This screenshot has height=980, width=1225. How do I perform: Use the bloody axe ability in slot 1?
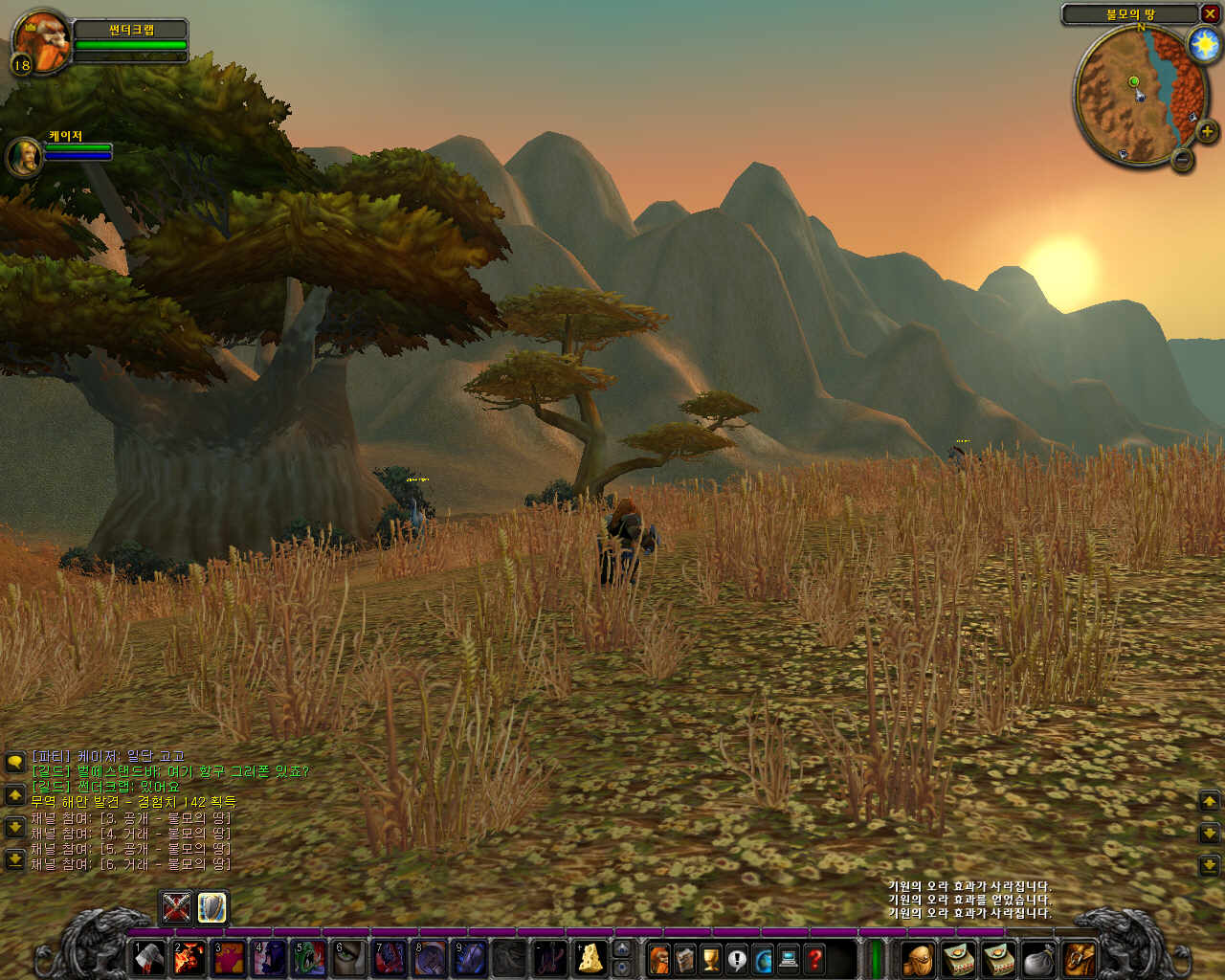[x=148, y=958]
